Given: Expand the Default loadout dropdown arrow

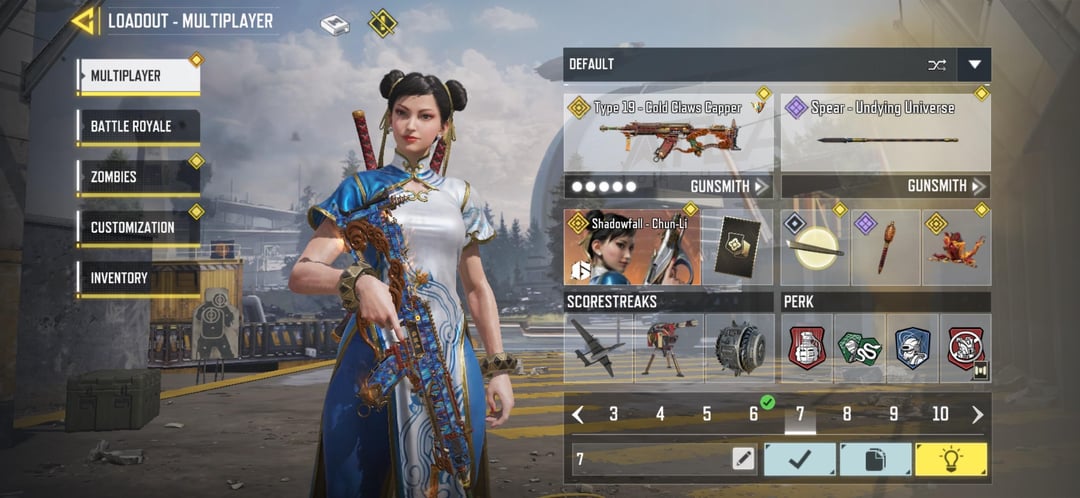Looking at the screenshot, I should pyautogui.click(x=974, y=65).
